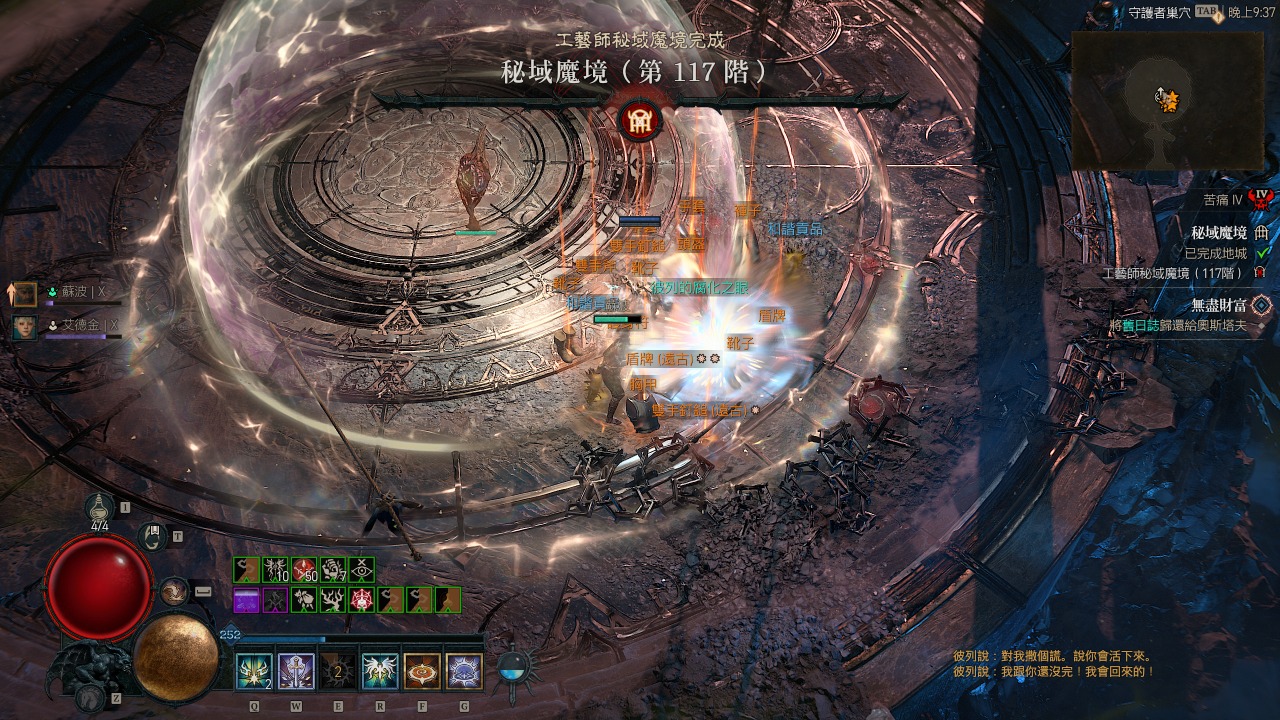The height and width of the screenshot is (720, 1280).
Task: Open the minimap
Action: point(1166,100)
